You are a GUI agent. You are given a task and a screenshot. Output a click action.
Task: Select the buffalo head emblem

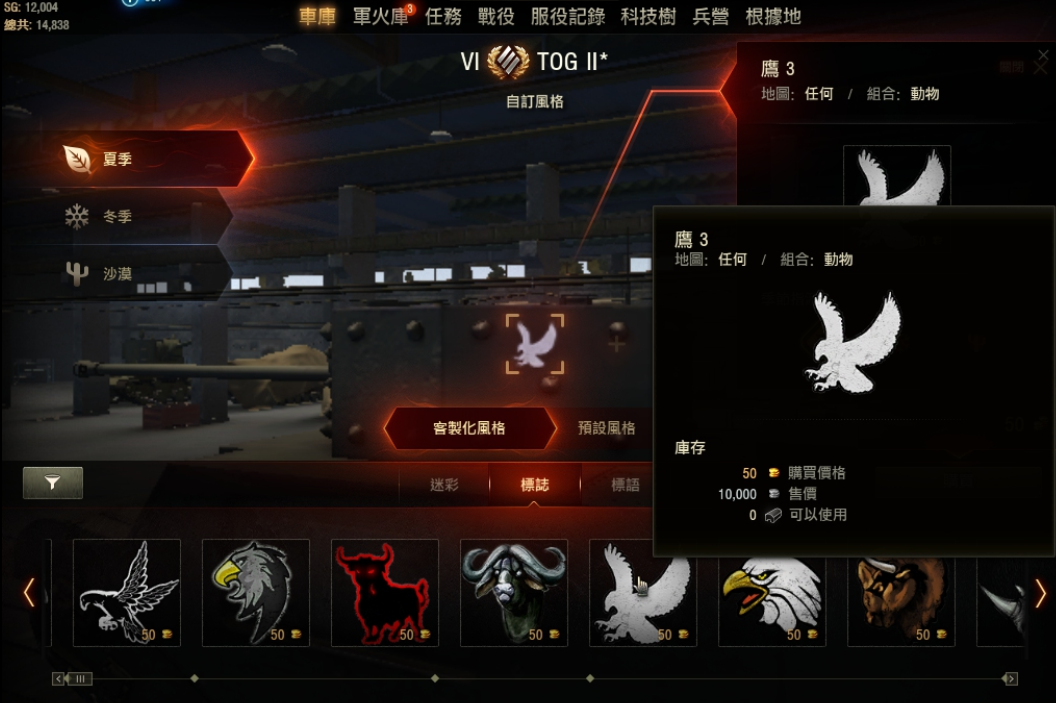(513, 592)
